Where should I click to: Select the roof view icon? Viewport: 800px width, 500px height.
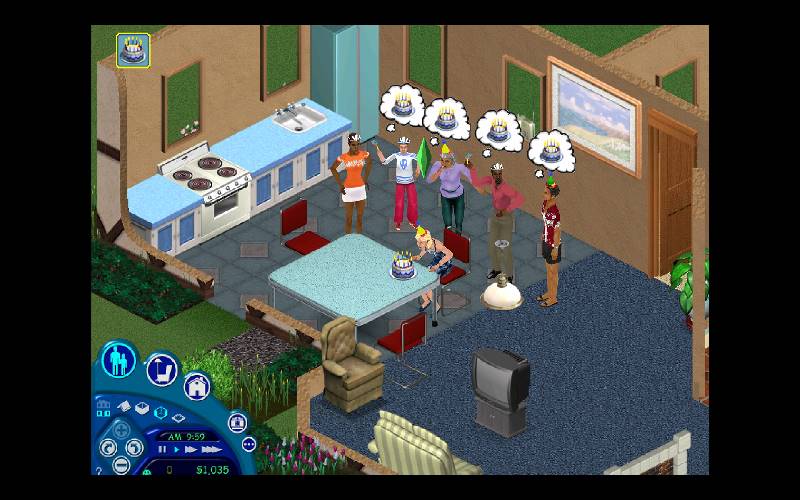click(x=124, y=407)
